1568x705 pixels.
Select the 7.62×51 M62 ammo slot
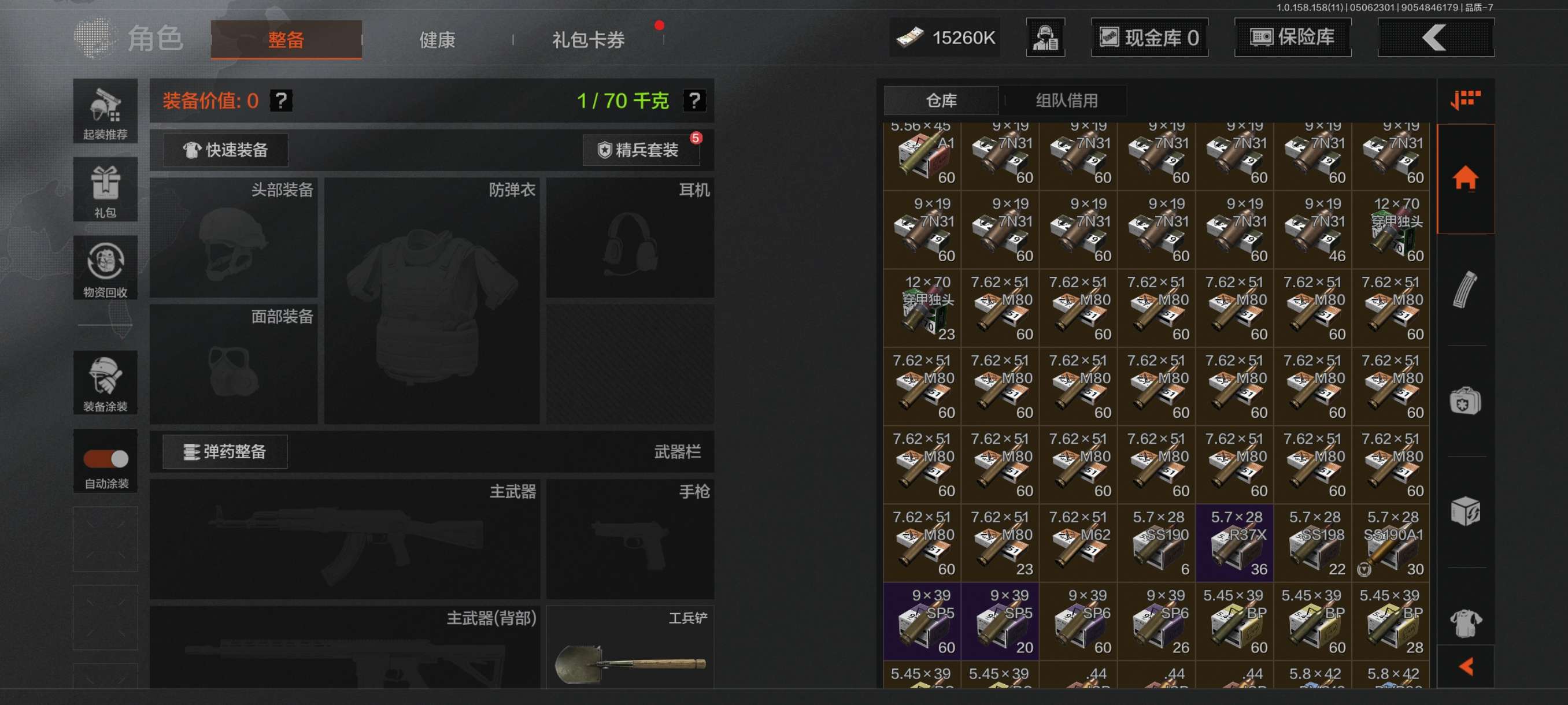[1078, 543]
